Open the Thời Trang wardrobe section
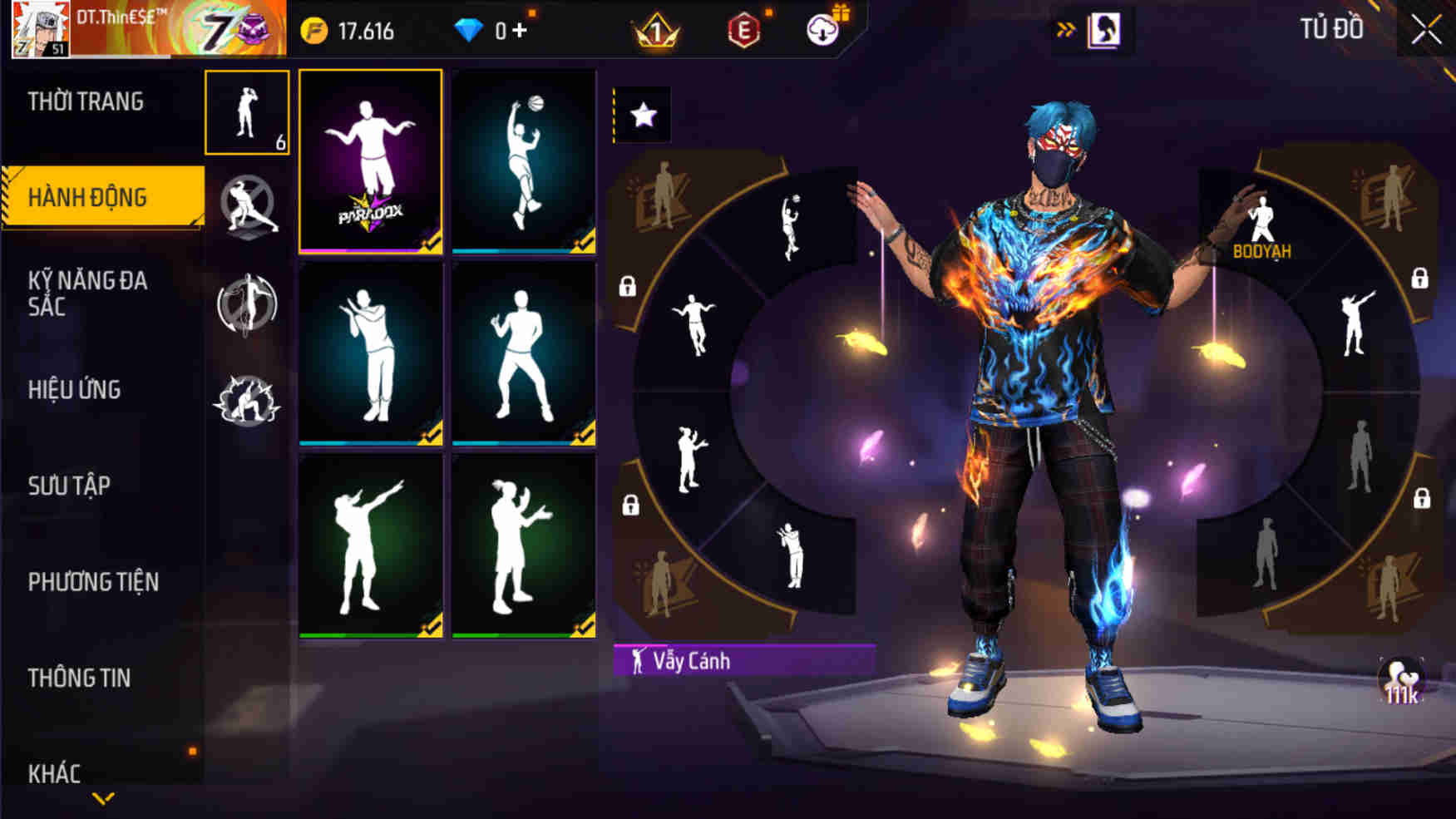The image size is (1456, 819). tap(86, 101)
